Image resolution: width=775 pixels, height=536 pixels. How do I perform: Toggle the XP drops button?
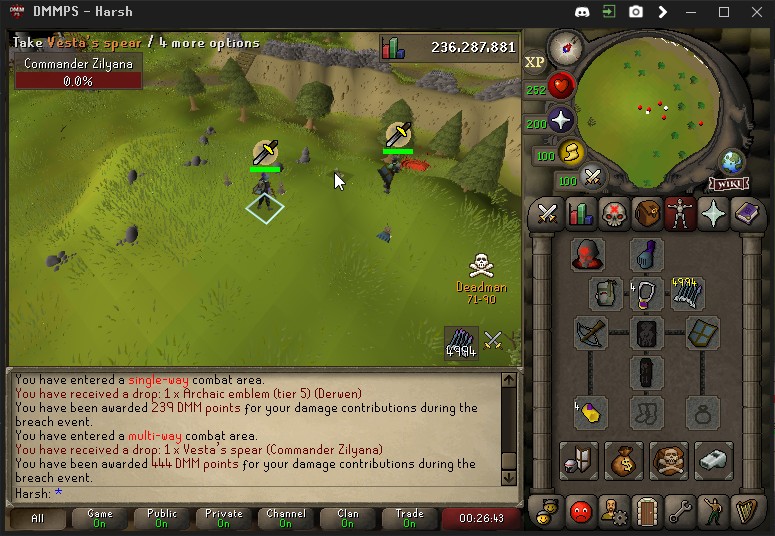click(535, 61)
